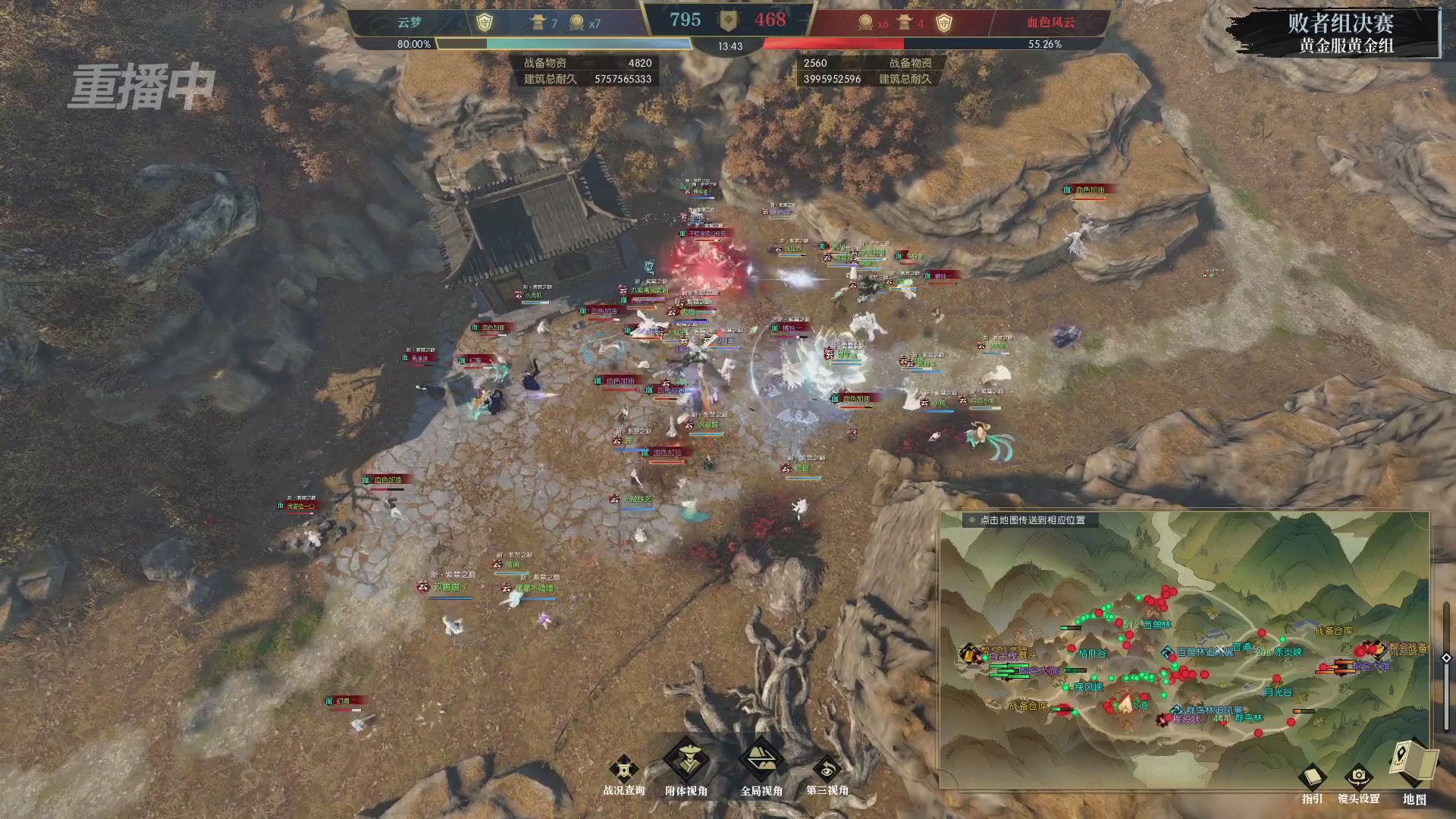Viewport: 1456px width, 819px height.
Task: Jump to 赤炎峡 on the minimap
Action: (x=1288, y=652)
